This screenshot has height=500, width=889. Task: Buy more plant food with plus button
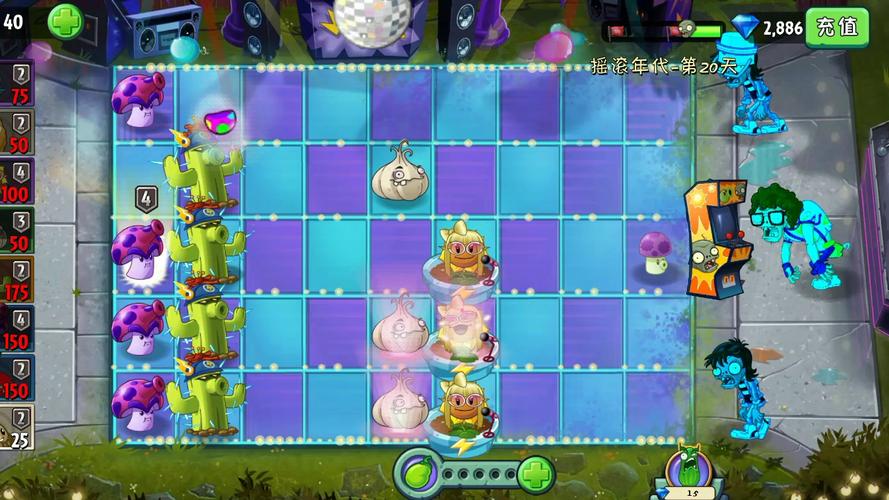click(536, 470)
